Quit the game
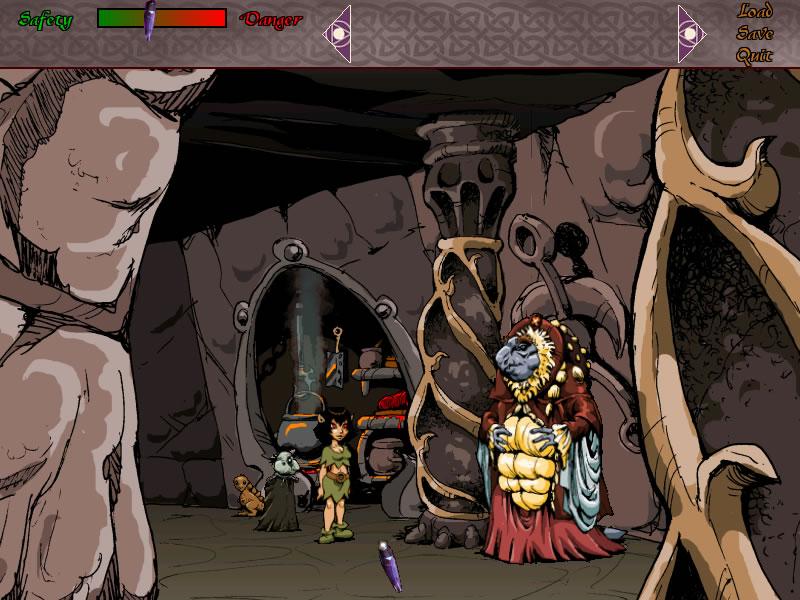This screenshot has height=600, width=800. (755, 55)
